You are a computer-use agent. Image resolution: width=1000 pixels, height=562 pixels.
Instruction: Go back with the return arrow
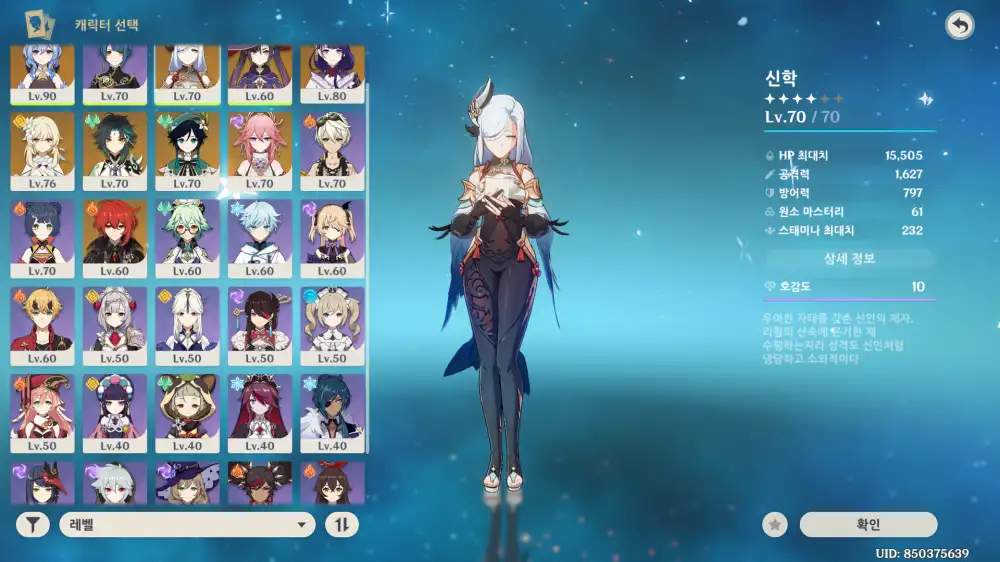(x=960, y=26)
